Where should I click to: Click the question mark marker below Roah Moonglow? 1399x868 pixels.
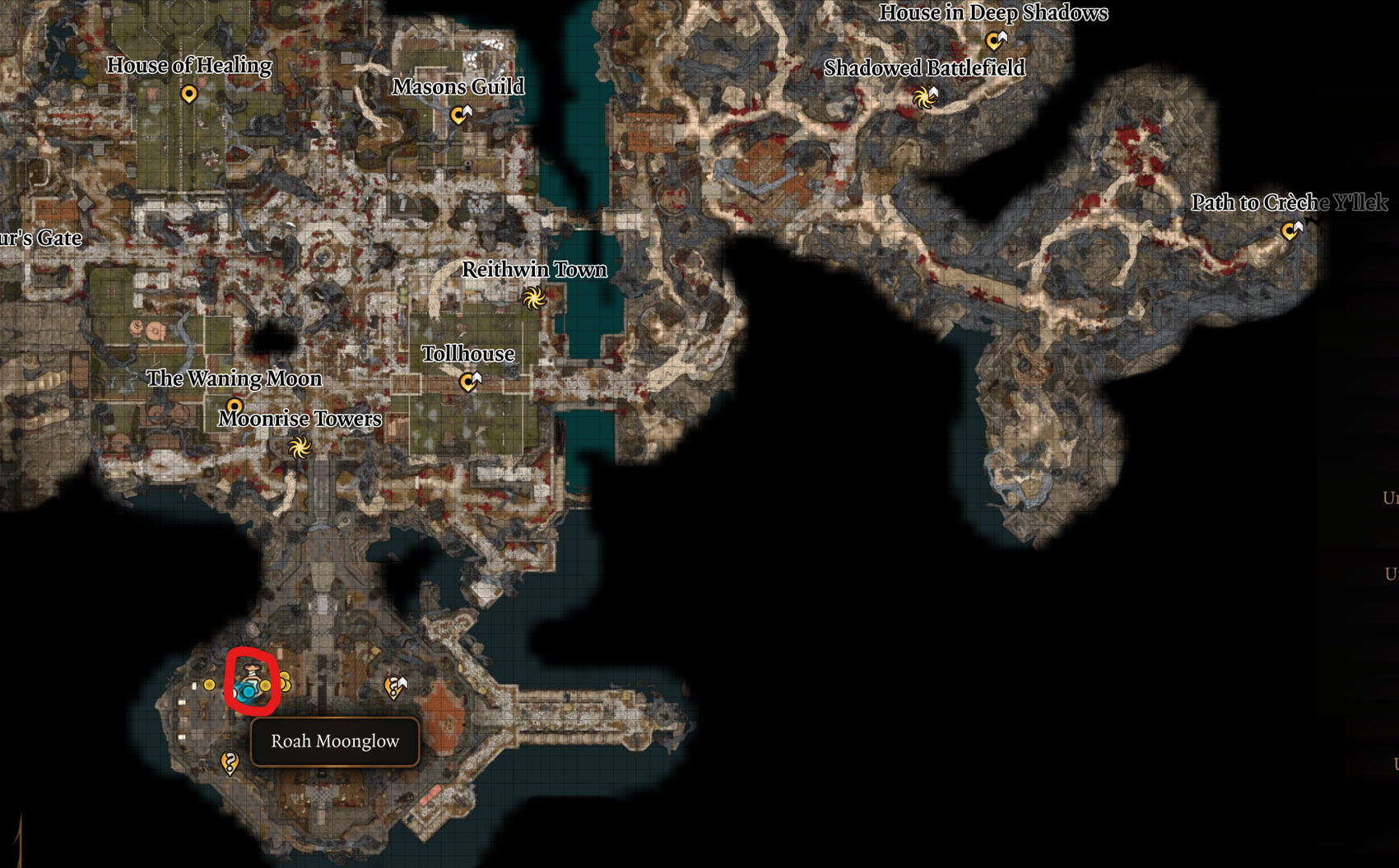coord(230,763)
